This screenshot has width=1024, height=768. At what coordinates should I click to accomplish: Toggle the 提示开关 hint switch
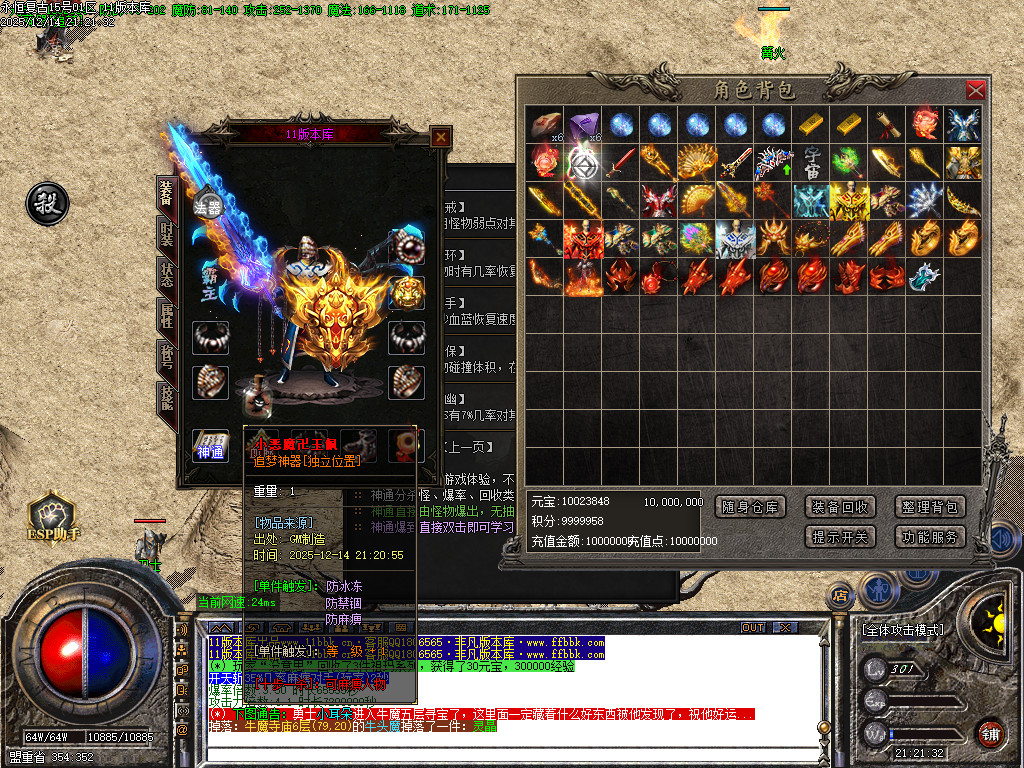coord(840,537)
